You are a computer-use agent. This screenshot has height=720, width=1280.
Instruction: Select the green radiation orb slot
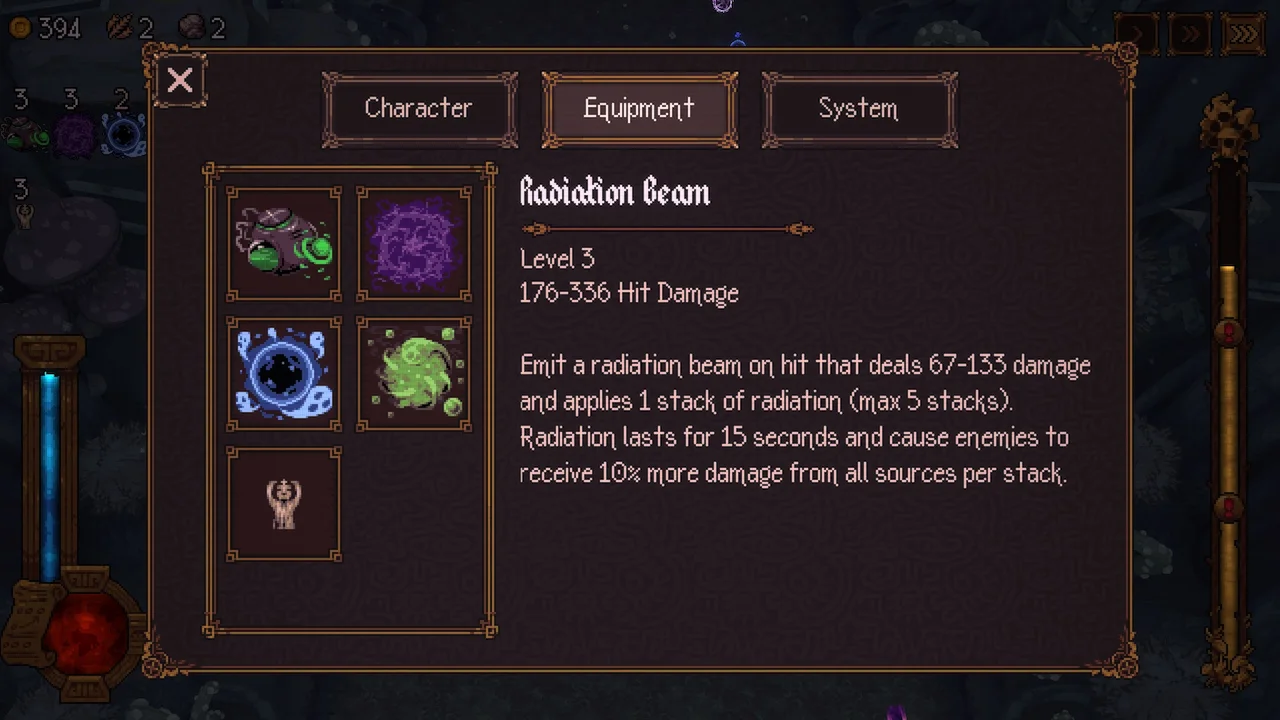tap(414, 373)
